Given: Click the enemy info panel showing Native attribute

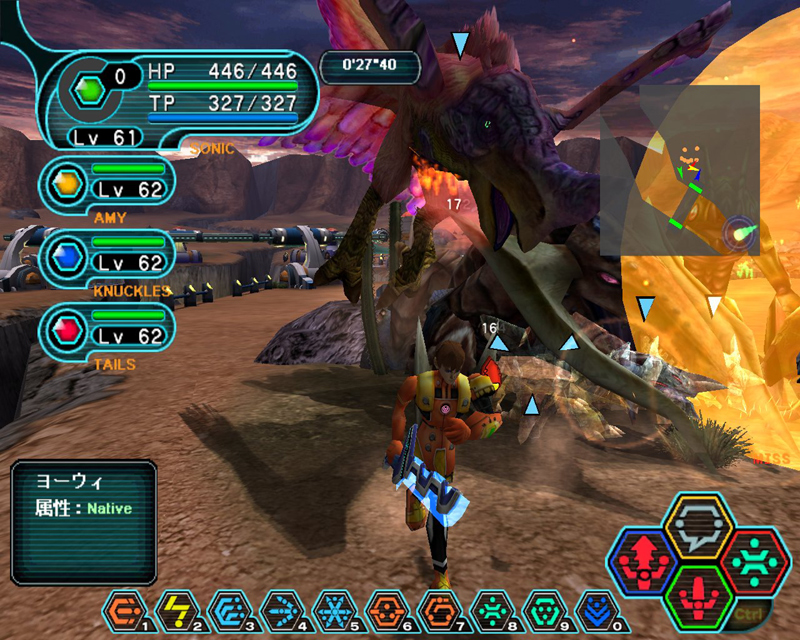Looking at the screenshot, I should point(85,521).
